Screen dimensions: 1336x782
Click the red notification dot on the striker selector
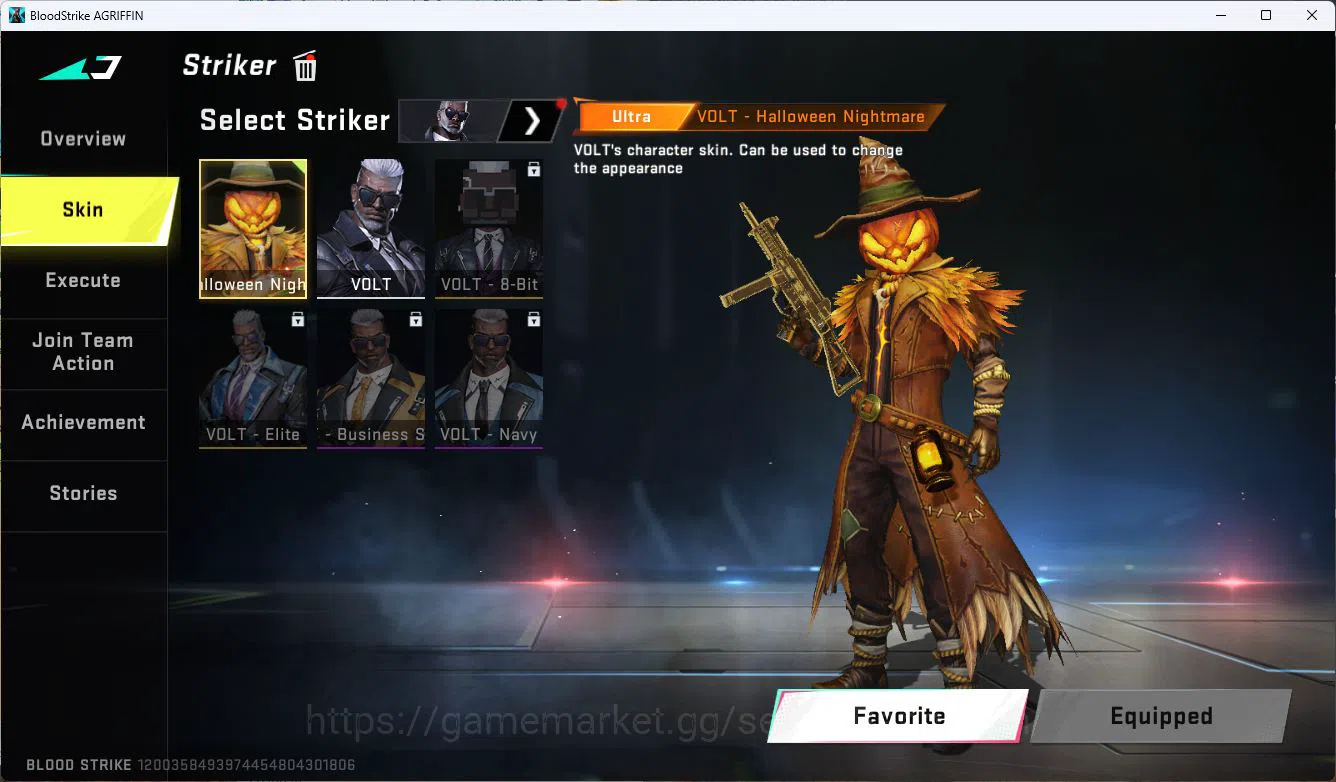[561, 102]
